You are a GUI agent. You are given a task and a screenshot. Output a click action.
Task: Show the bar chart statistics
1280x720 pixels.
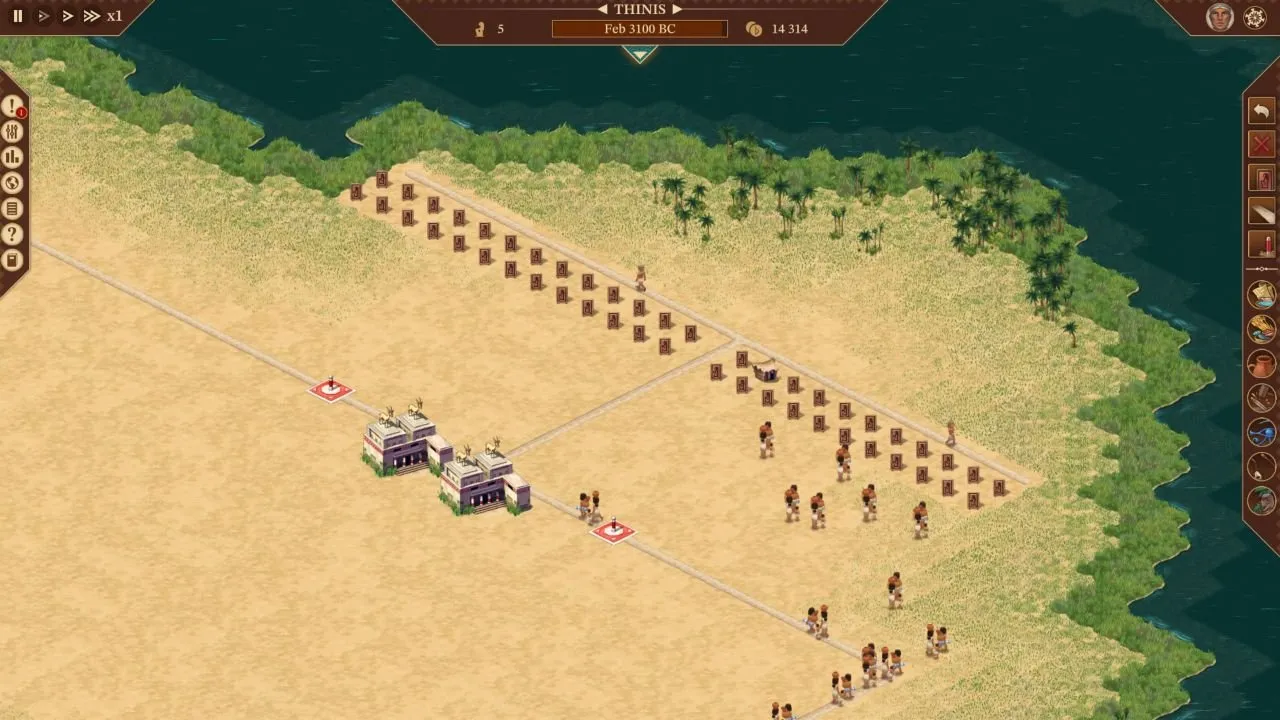(13, 158)
